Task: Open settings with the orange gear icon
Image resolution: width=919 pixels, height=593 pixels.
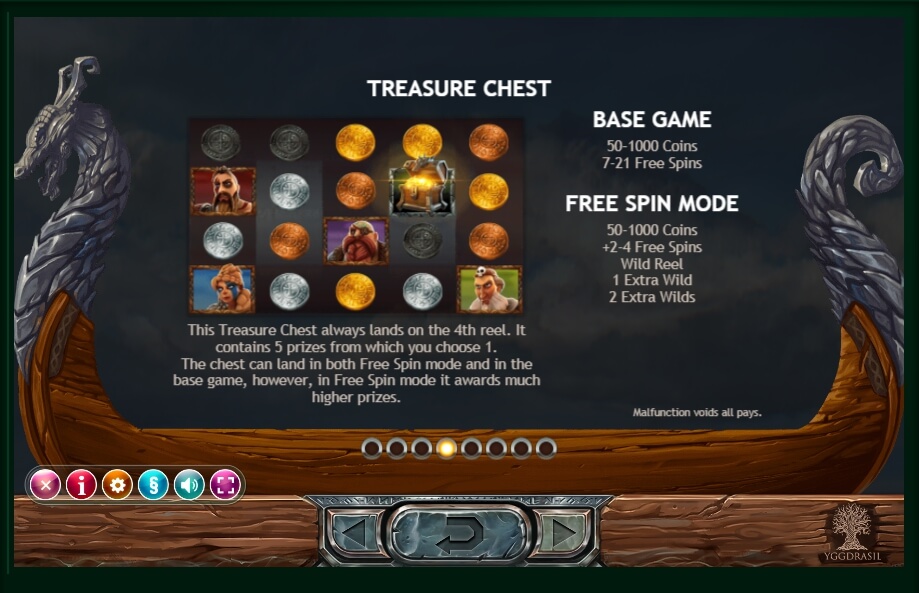Action: point(117,485)
